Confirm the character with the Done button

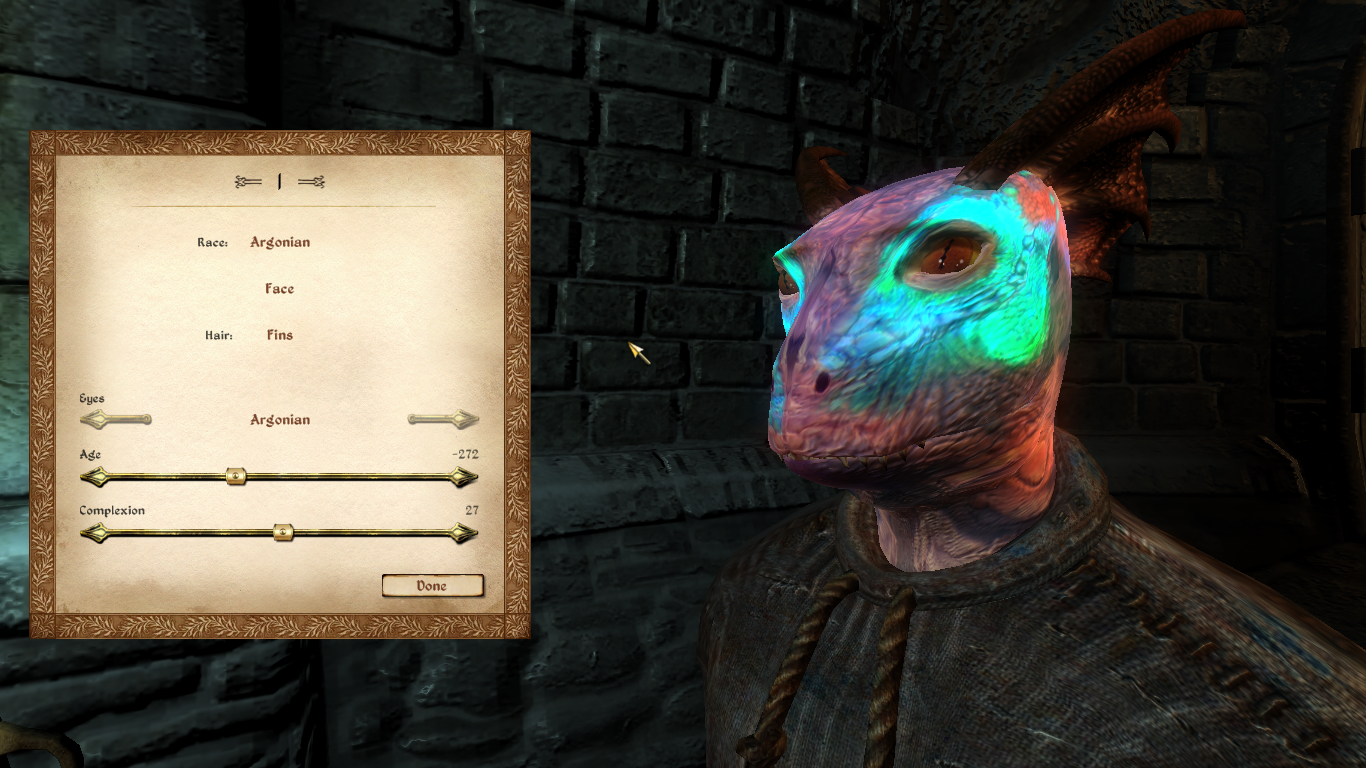[x=432, y=586]
